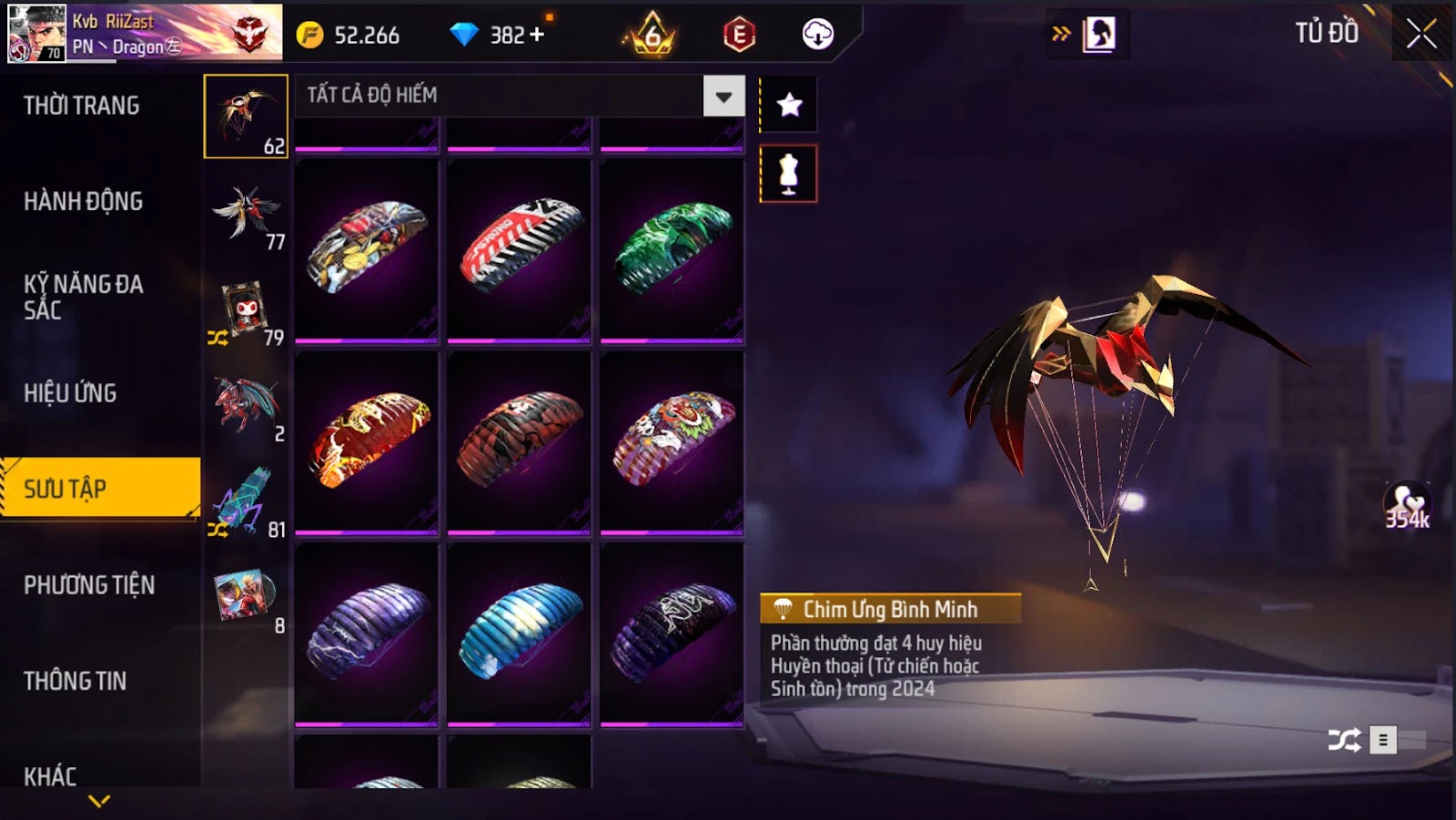Go to the Phương Tiện tab
Screen dimensions: 1456x820
click(x=89, y=585)
